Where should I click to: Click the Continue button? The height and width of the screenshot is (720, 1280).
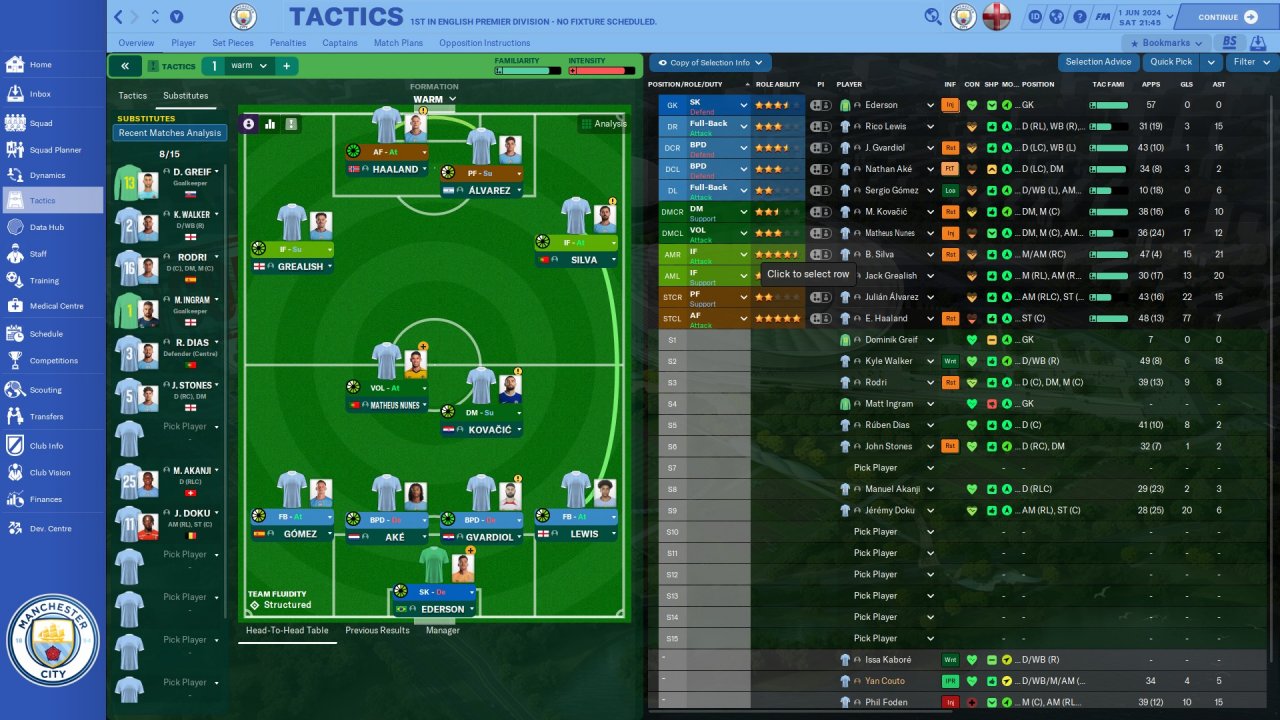(1227, 17)
